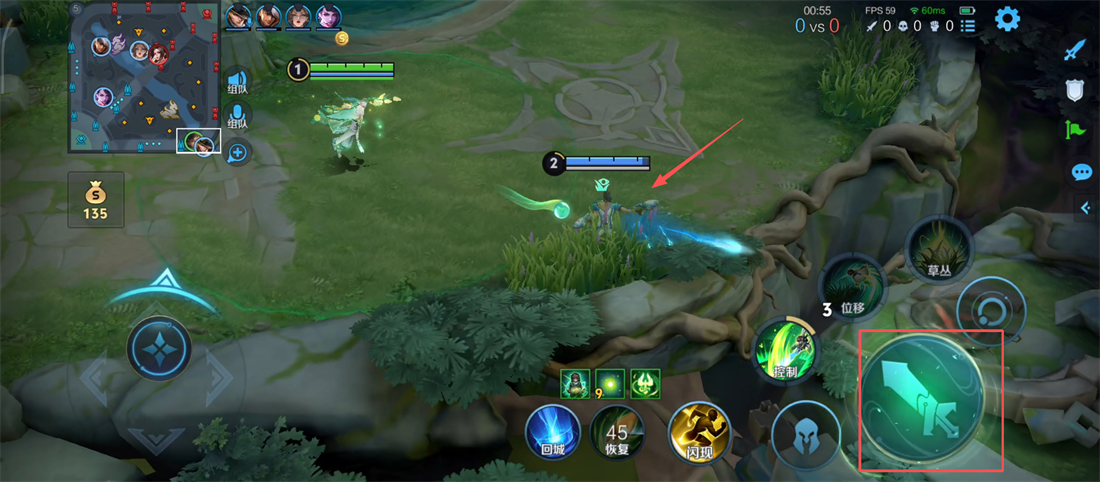The width and height of the screenshot is (1100, 482).
Task: Tap the large sword basic attack button
Action: [921, 397]
